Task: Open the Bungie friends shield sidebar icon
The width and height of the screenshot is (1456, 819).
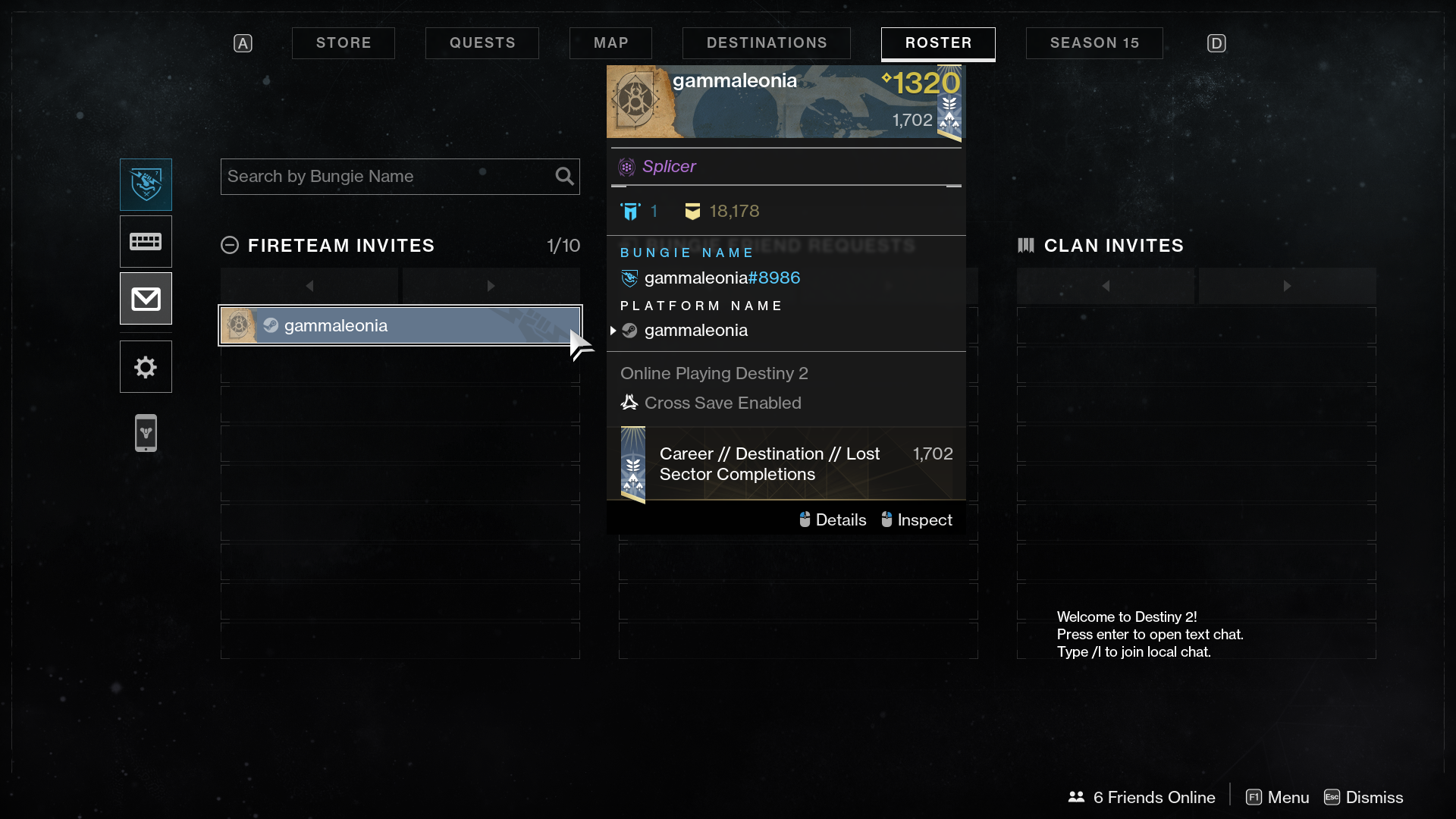Action: tap(146, 184)
